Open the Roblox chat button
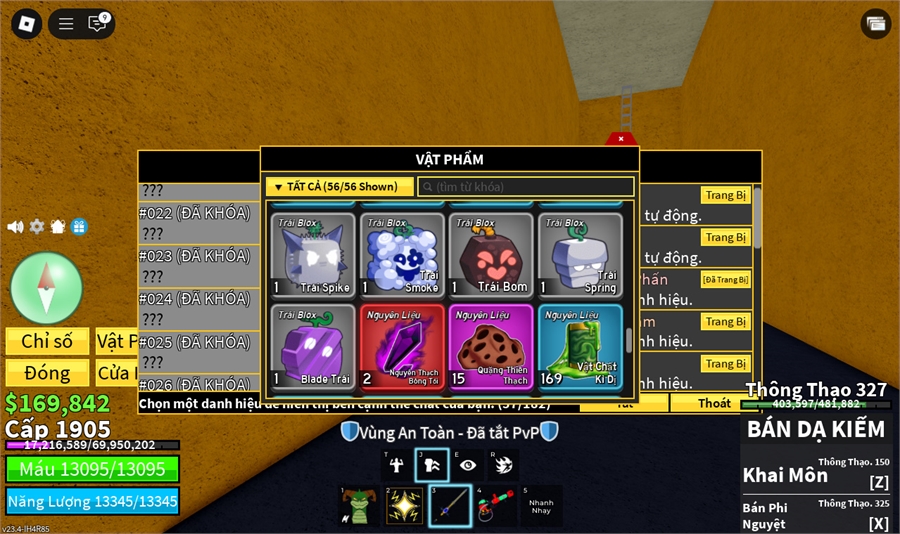The image size is (900, 534). coord(97,24)
